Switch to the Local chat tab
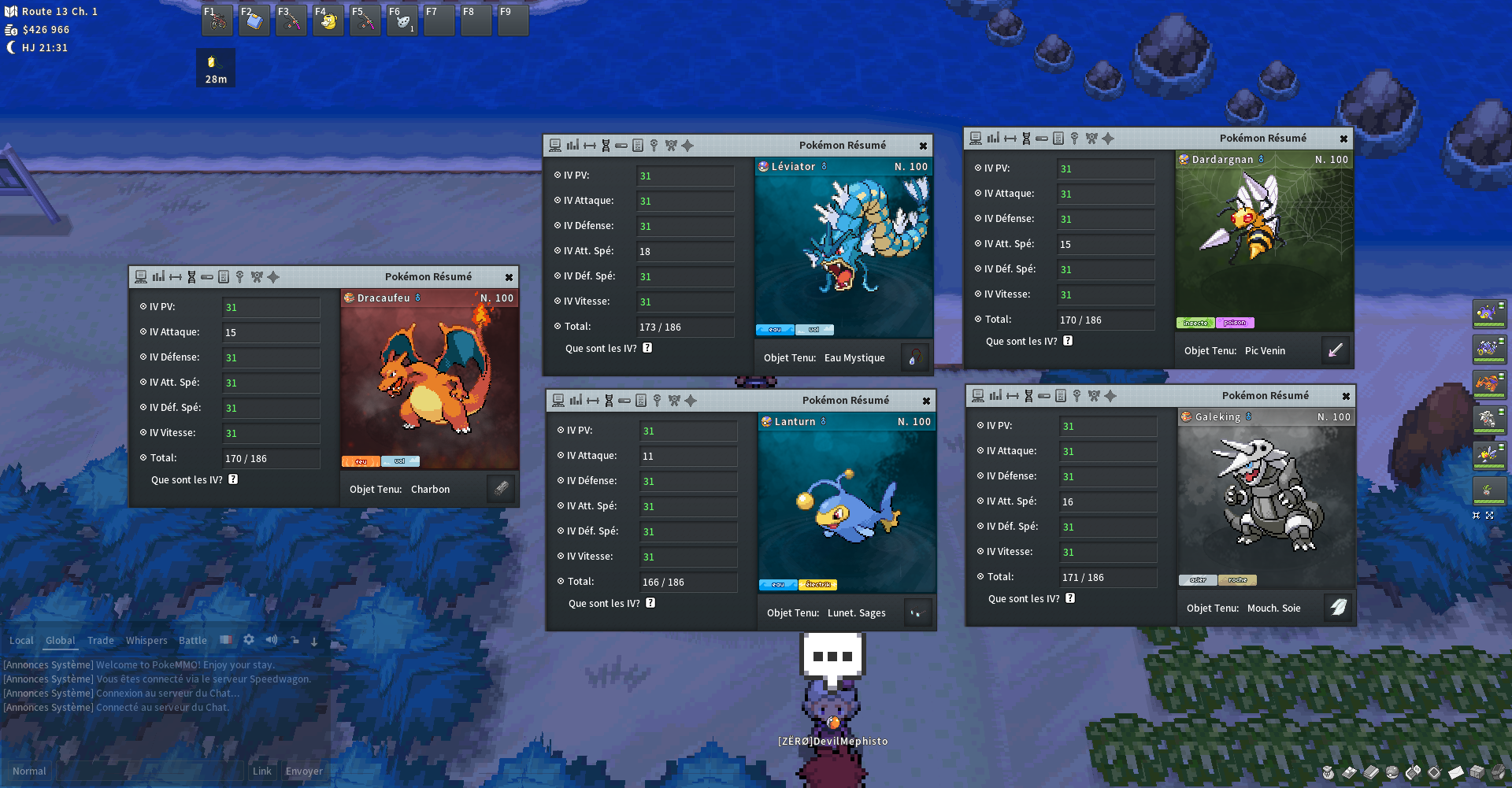 click(x=21, y=640)
